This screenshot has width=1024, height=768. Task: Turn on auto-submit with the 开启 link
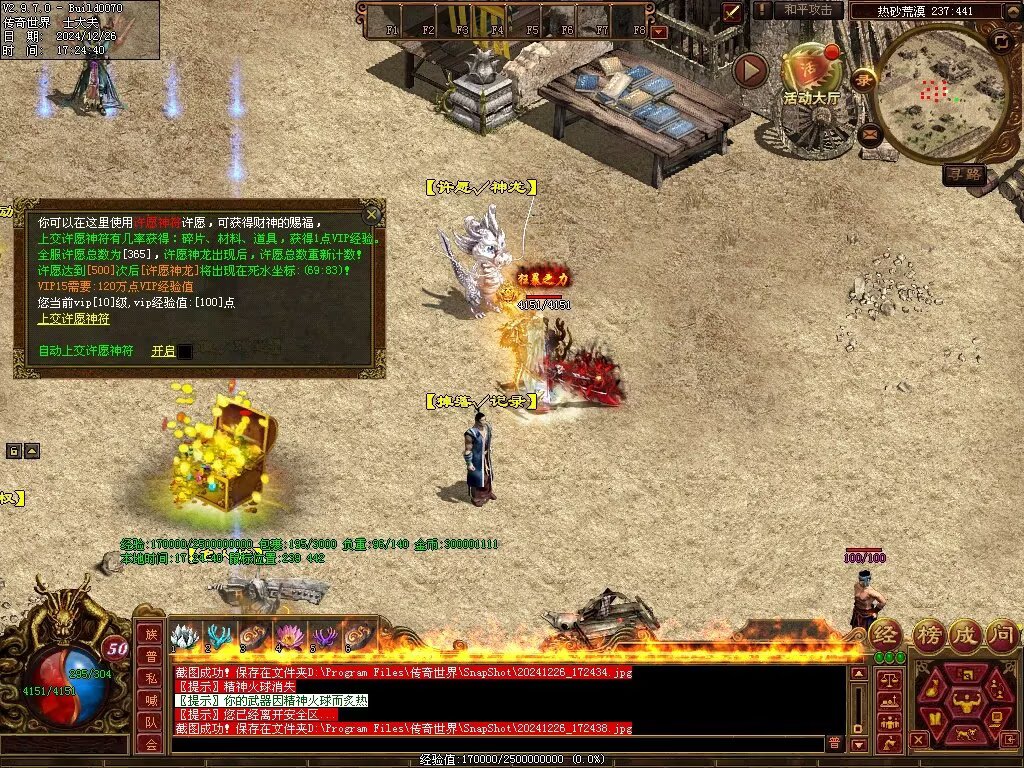[163, 351]
